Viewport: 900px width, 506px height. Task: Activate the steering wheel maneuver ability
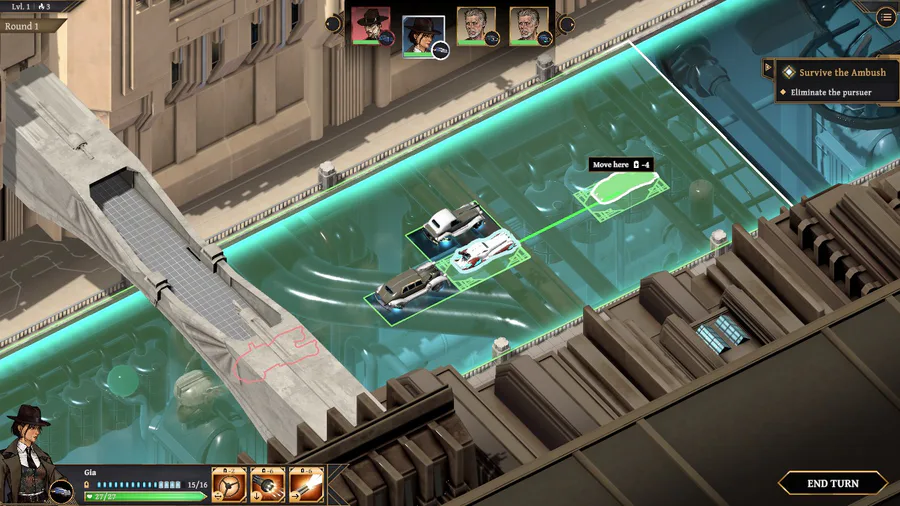pos(229,485)
